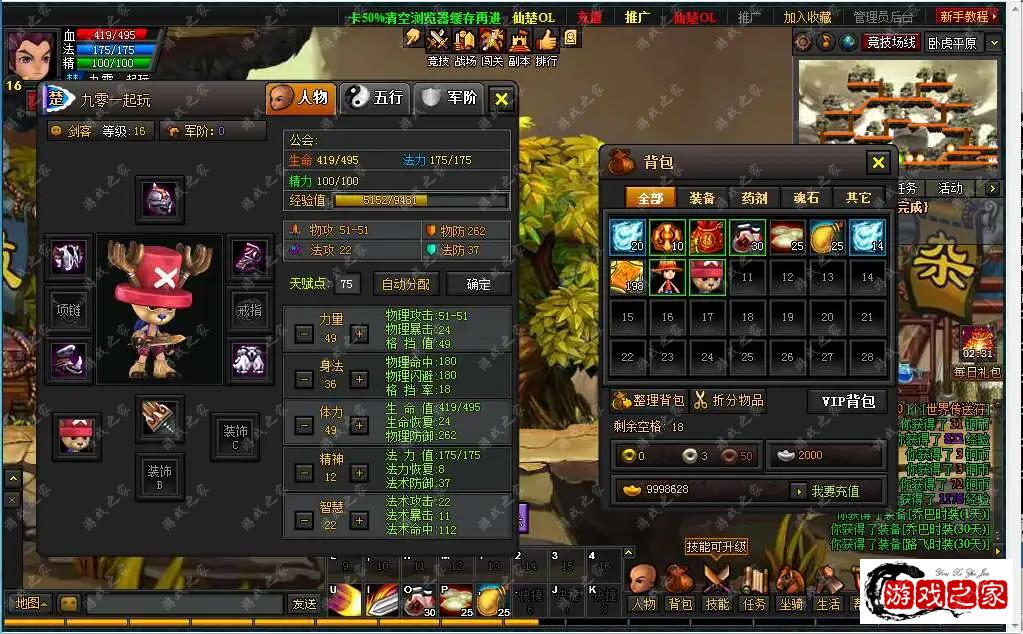Close the character panel

click(x=502, y=98)
